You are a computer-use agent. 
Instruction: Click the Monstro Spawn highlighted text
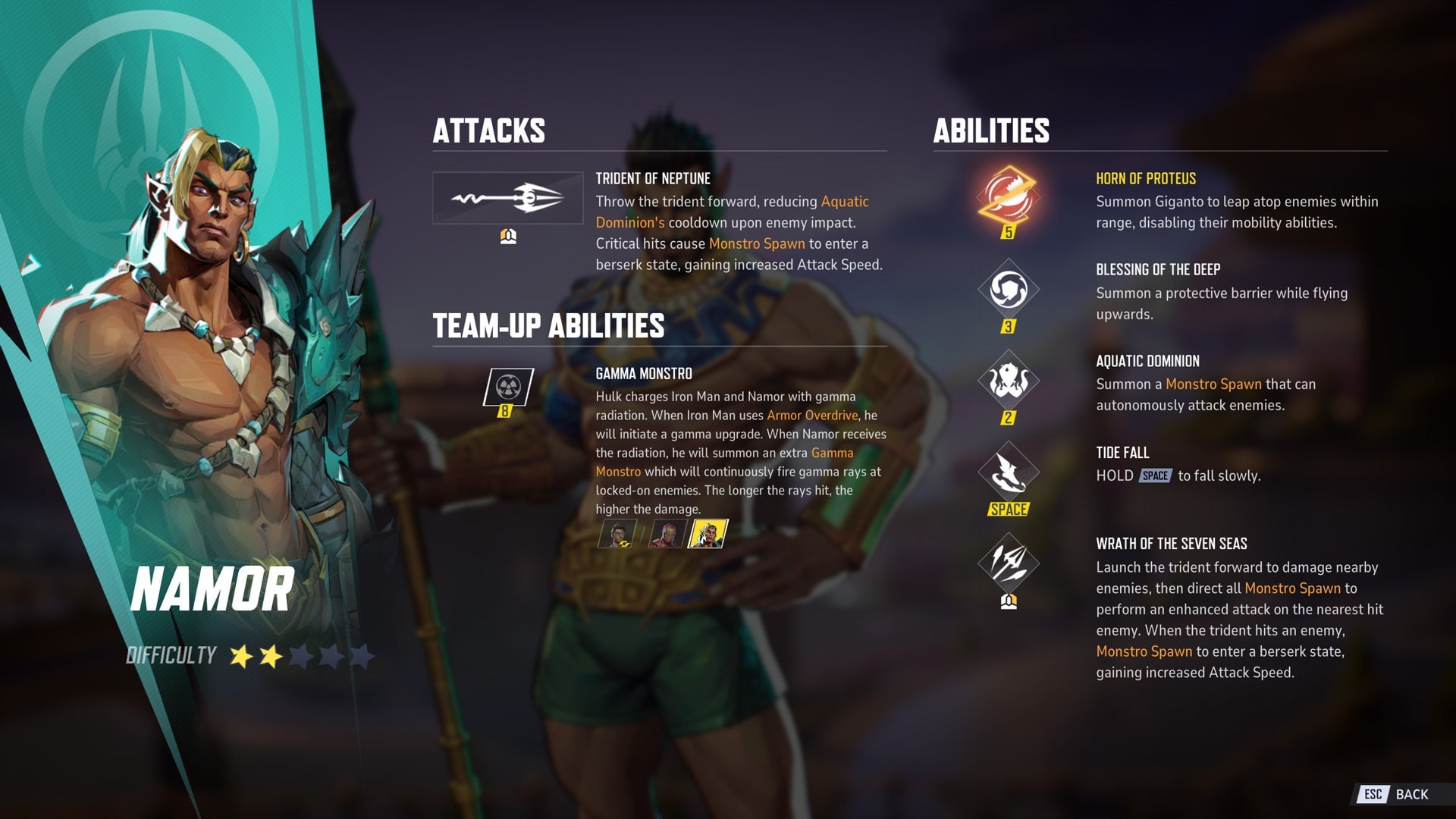tap(756, 243)
